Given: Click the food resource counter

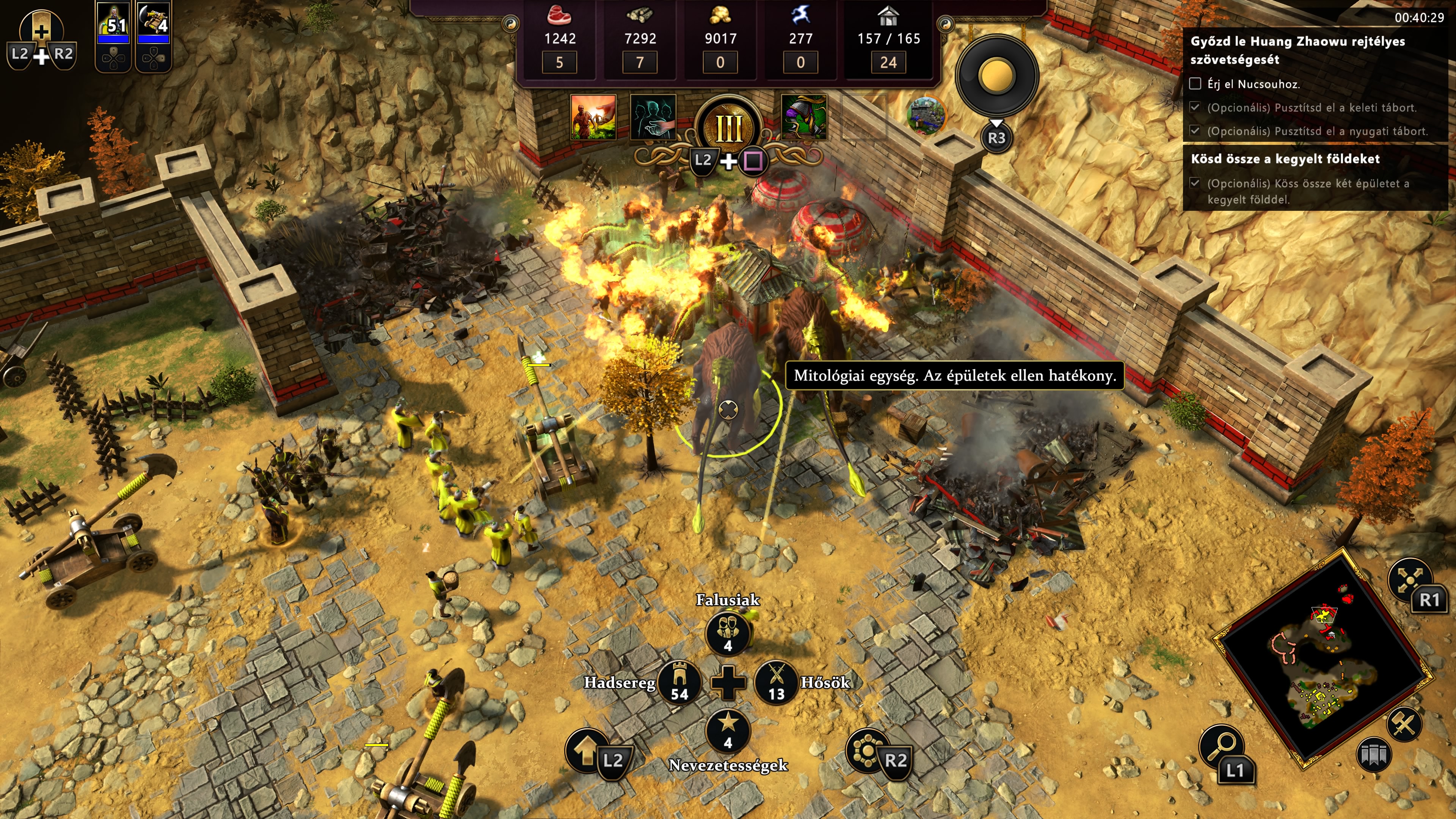Looking at the screenshot, I should (560, 37).
